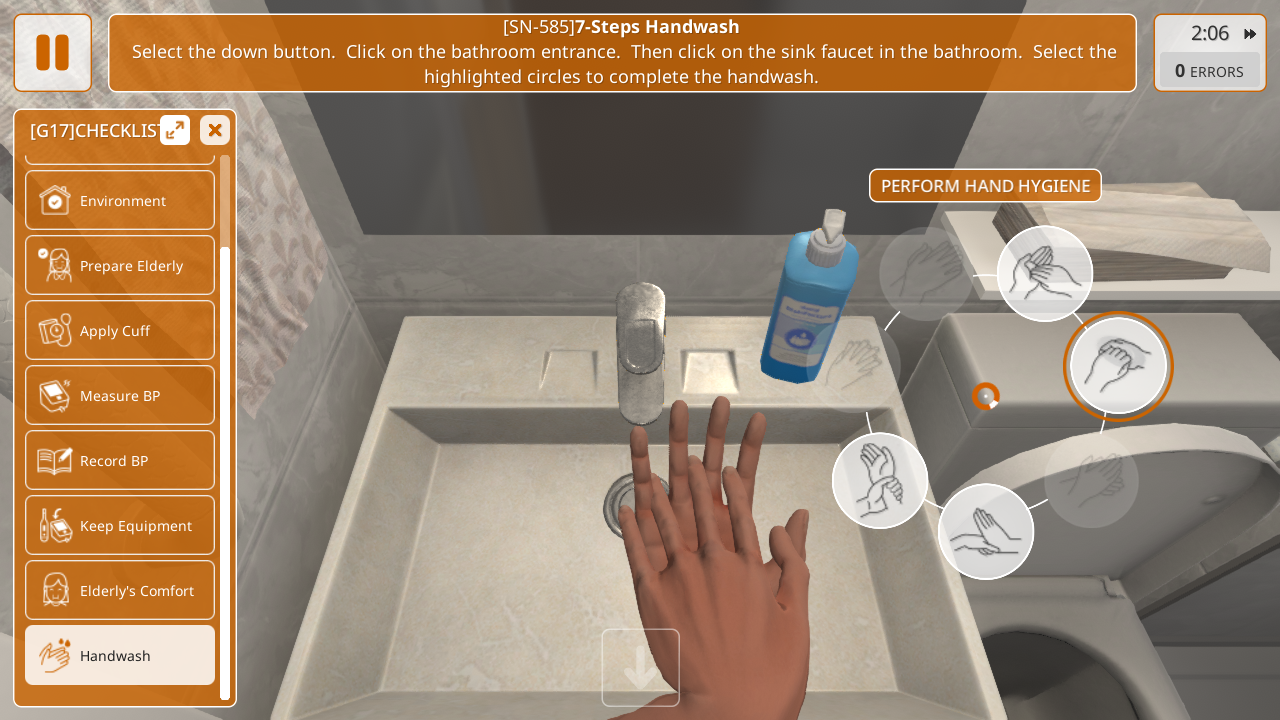The image size is (1280, 720).
Task: Click the down arrow button
Action: (640, 667)
